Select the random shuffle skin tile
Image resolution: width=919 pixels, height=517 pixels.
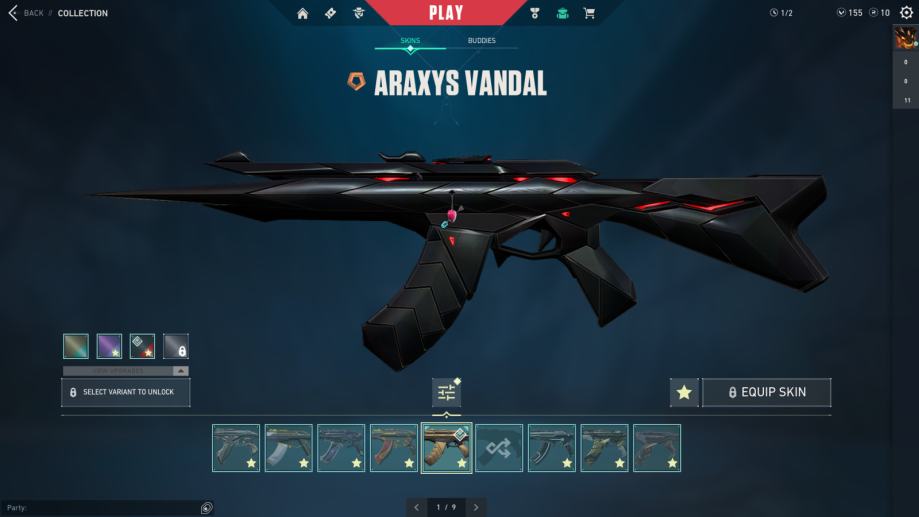pyautogui.click(x=499, y=448)
